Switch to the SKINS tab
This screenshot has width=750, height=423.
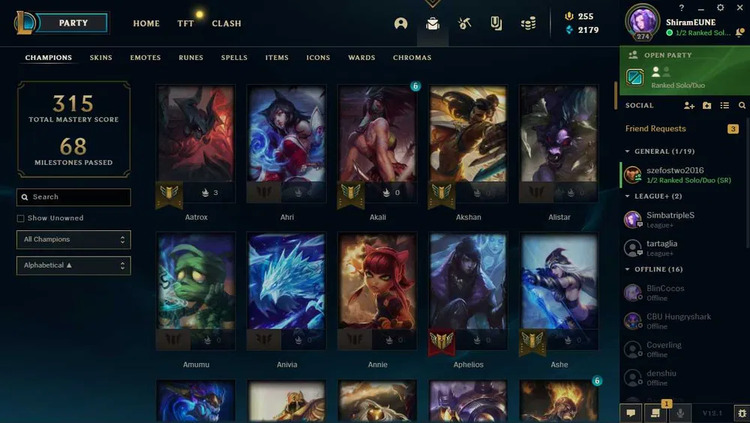coord(101,58)
